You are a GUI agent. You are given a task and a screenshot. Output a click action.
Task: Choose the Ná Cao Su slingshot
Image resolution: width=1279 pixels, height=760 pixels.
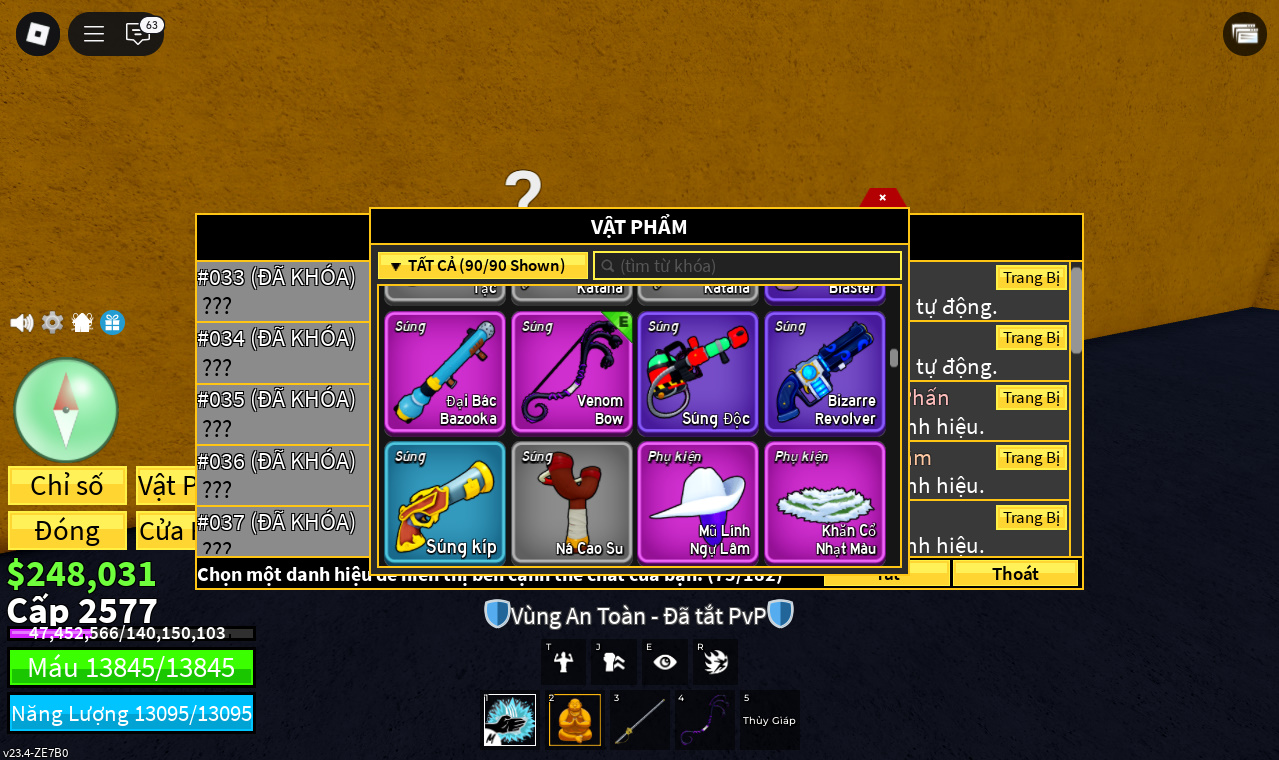[x=571, y=502]
